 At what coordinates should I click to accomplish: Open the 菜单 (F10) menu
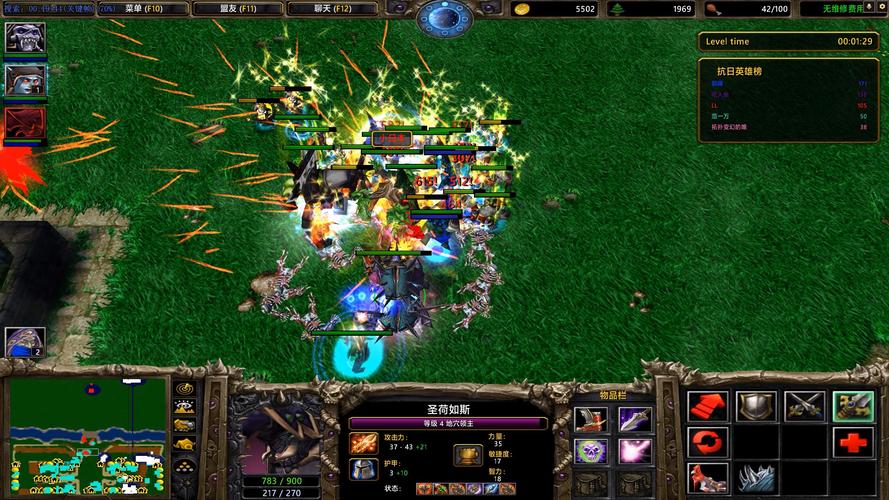[143, 9]
